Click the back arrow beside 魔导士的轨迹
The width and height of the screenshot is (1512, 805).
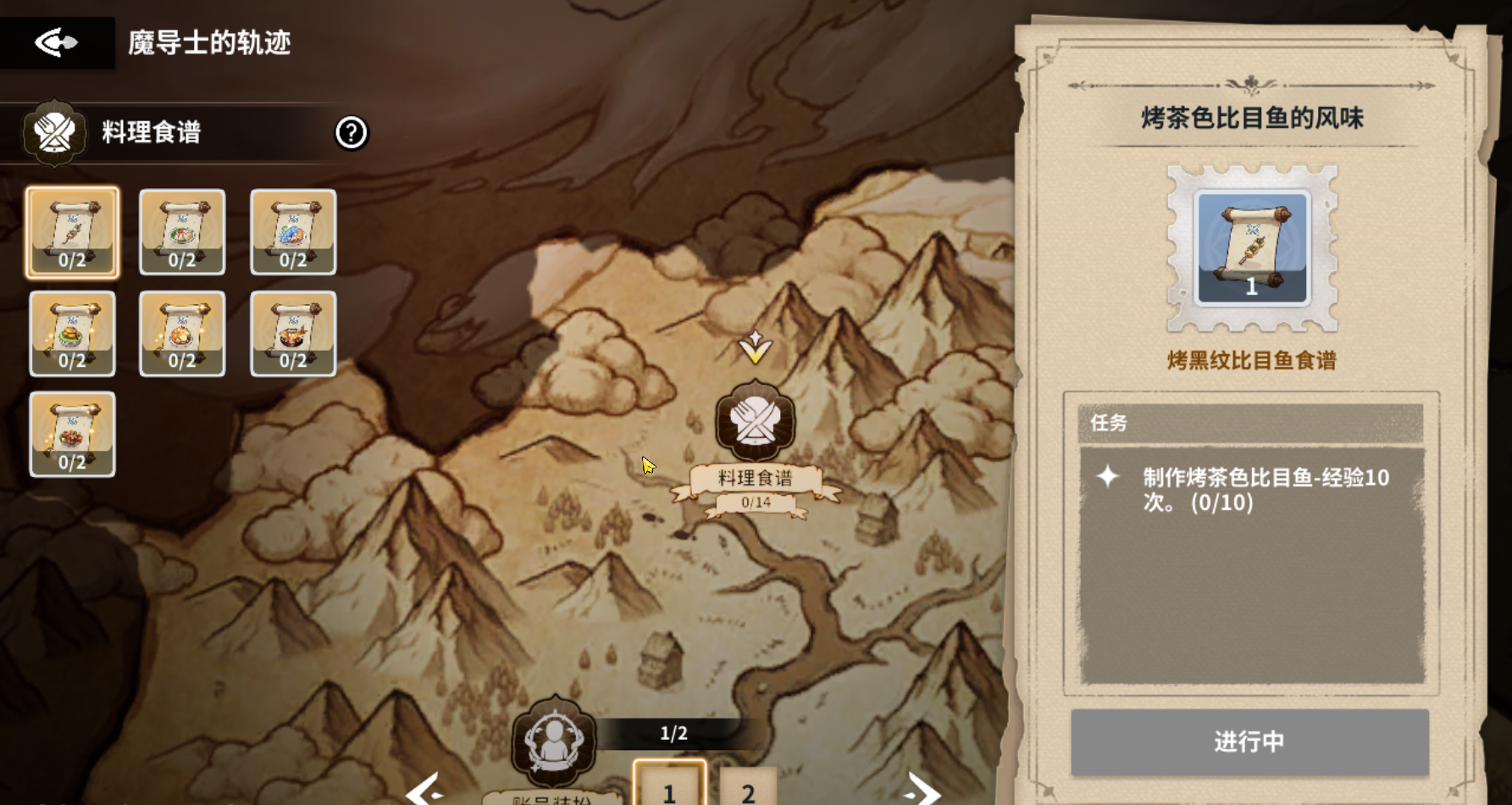[56, 41]
